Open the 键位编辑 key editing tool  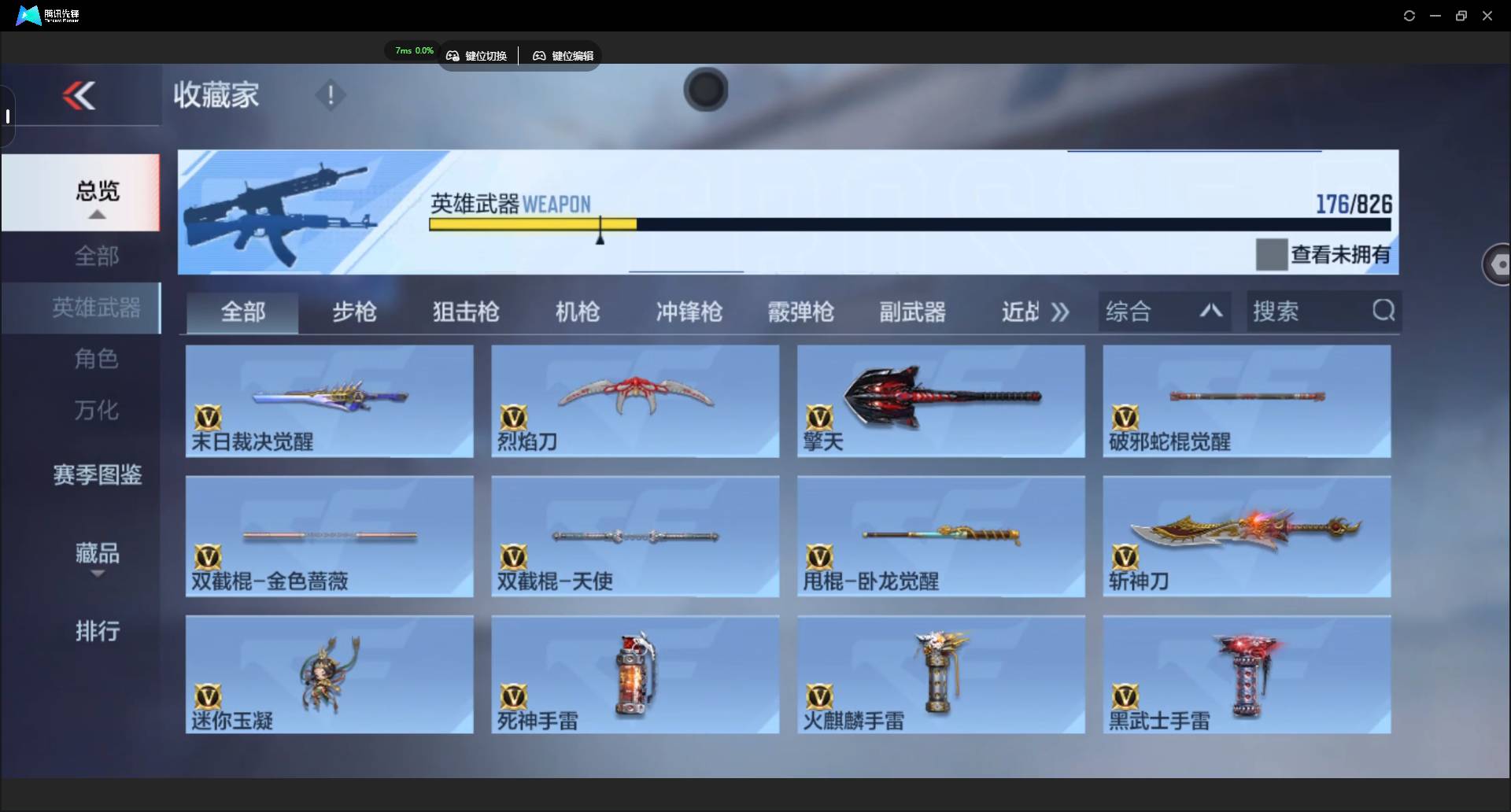pyautogui.click(x=562, y=55)
